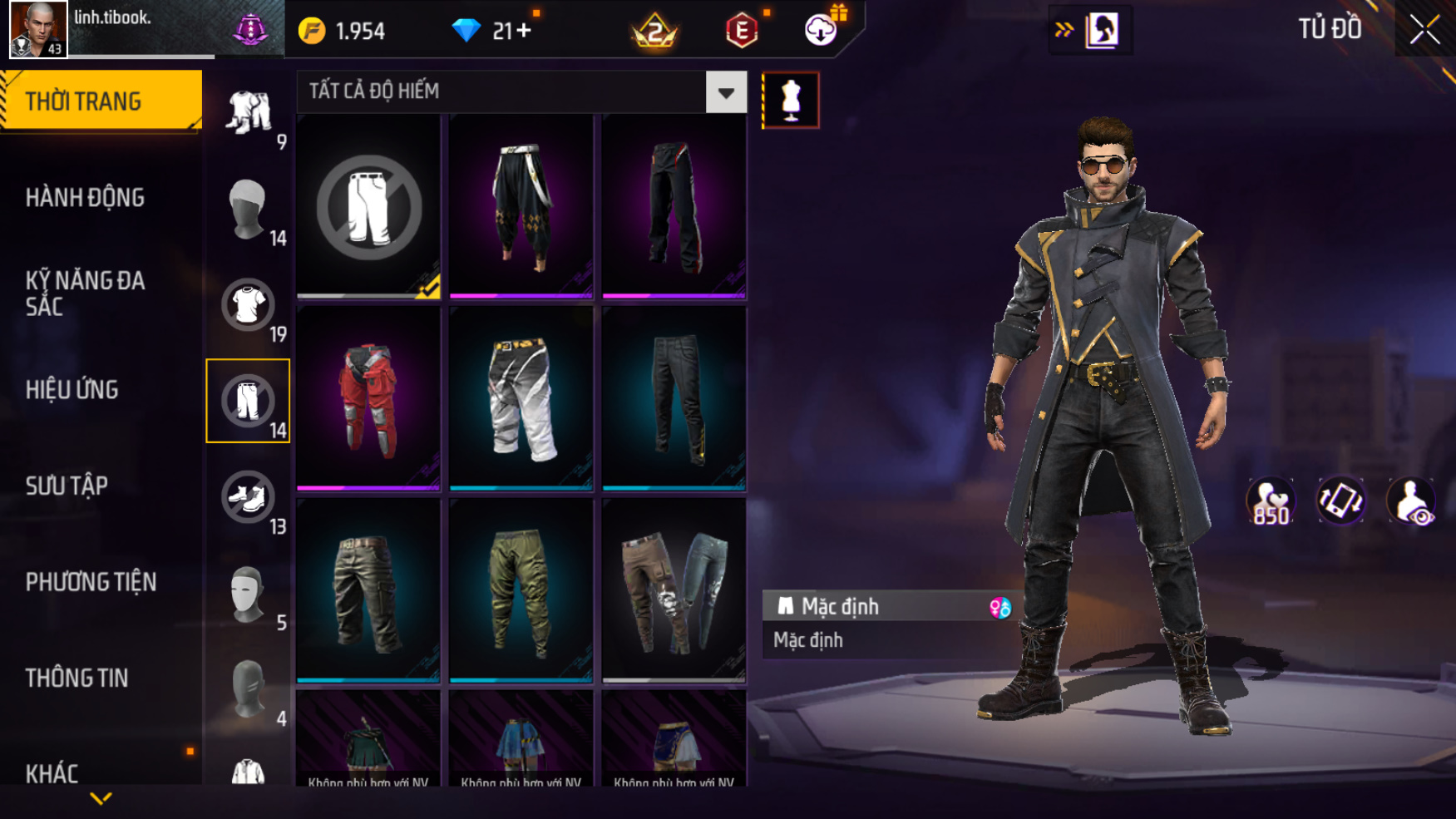Equip the red armored pants
1456x819 pixels.
368,399
